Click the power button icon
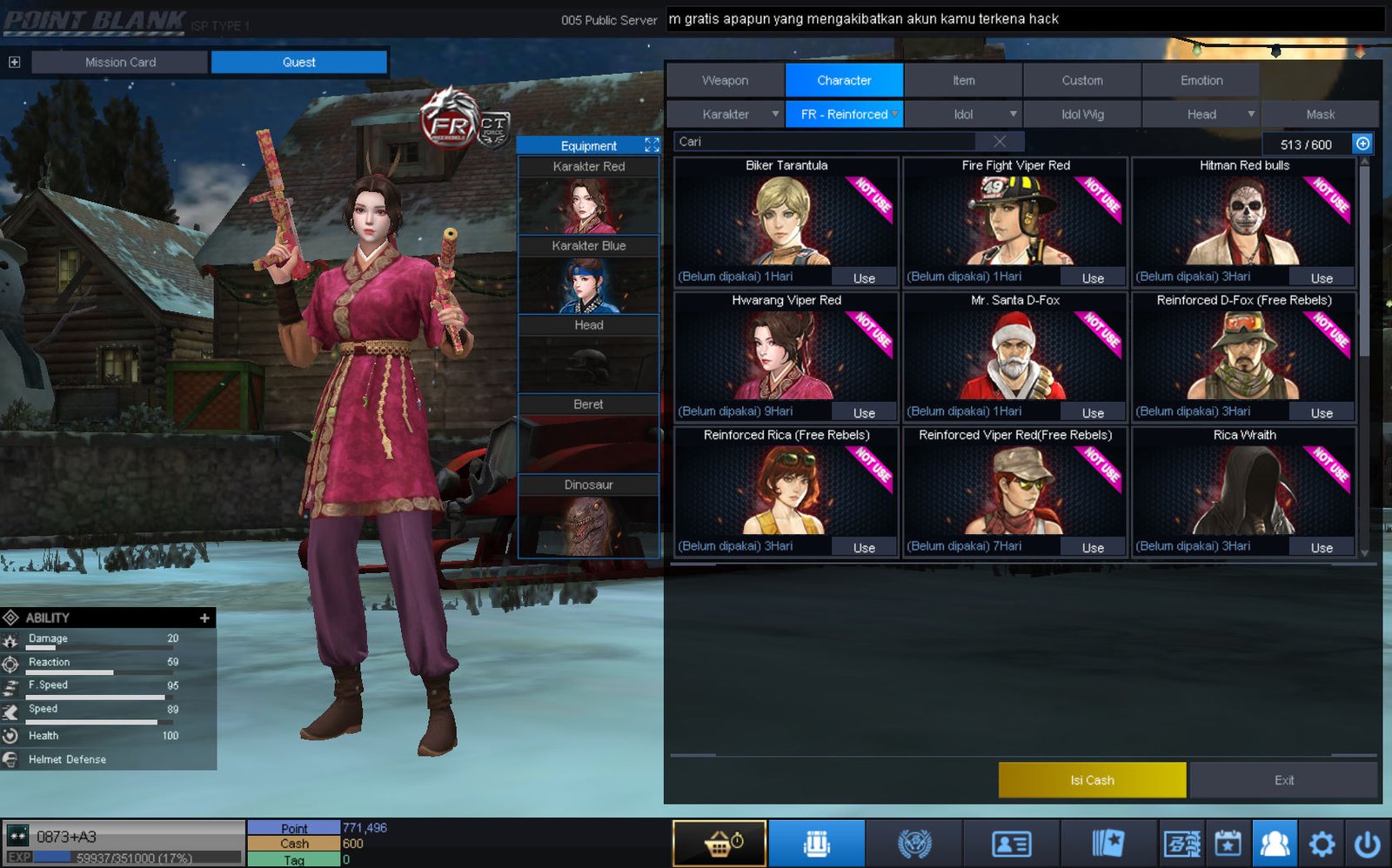Viewport: 1392px width, 868px height. (1367, 843)
